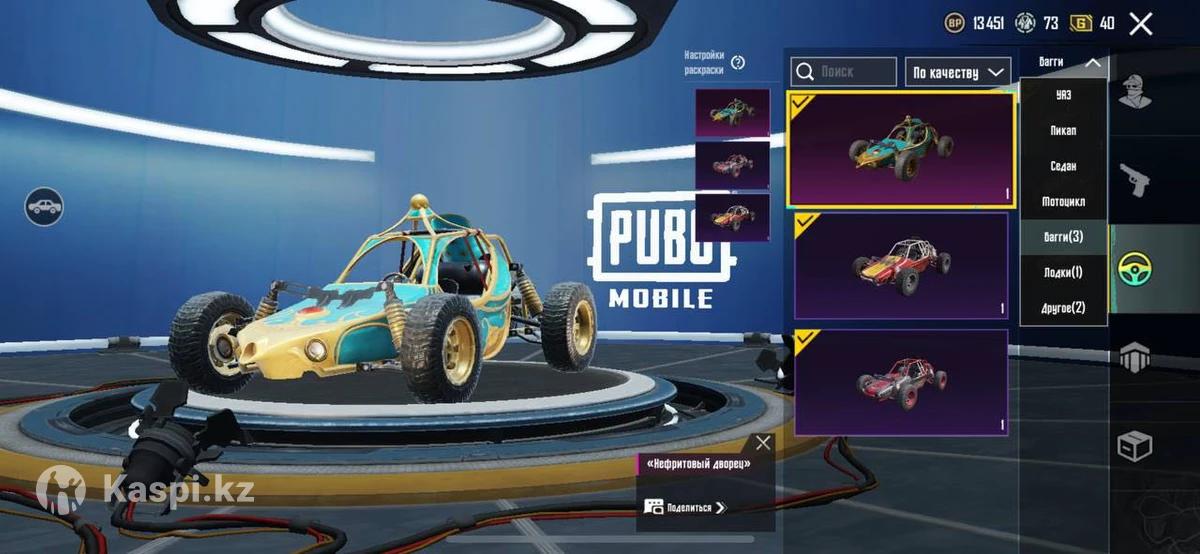1200x554 pixels.
Task: Open the По качеству sort dropdown
Action: (957, 72)
